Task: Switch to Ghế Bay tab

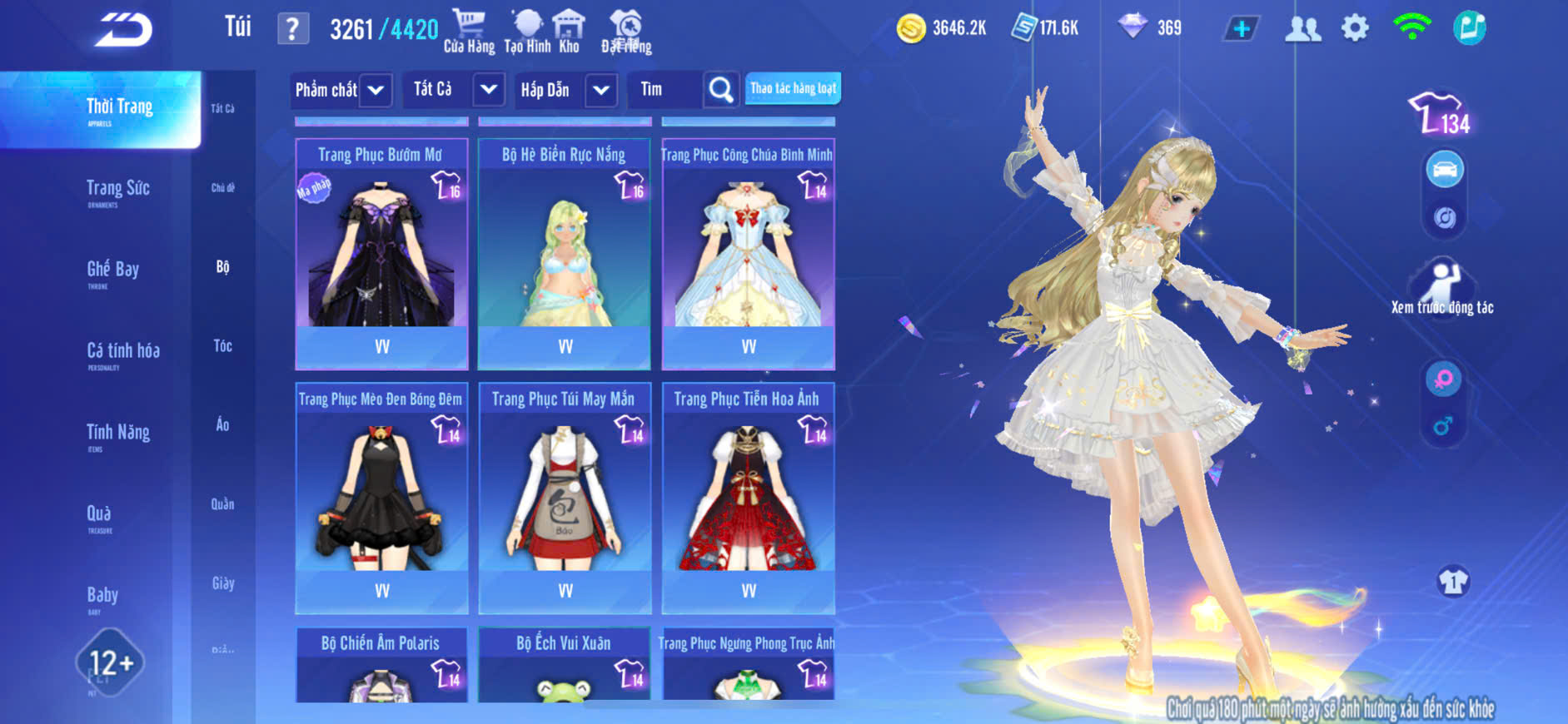Action: pos(112,270)
